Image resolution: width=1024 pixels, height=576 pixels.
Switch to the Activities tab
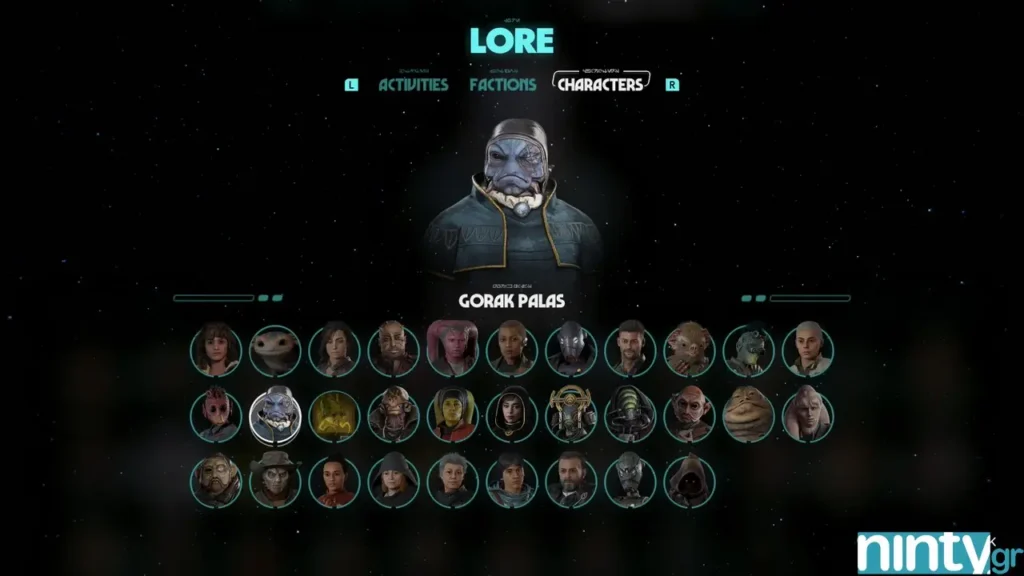[x=413, y=85]
